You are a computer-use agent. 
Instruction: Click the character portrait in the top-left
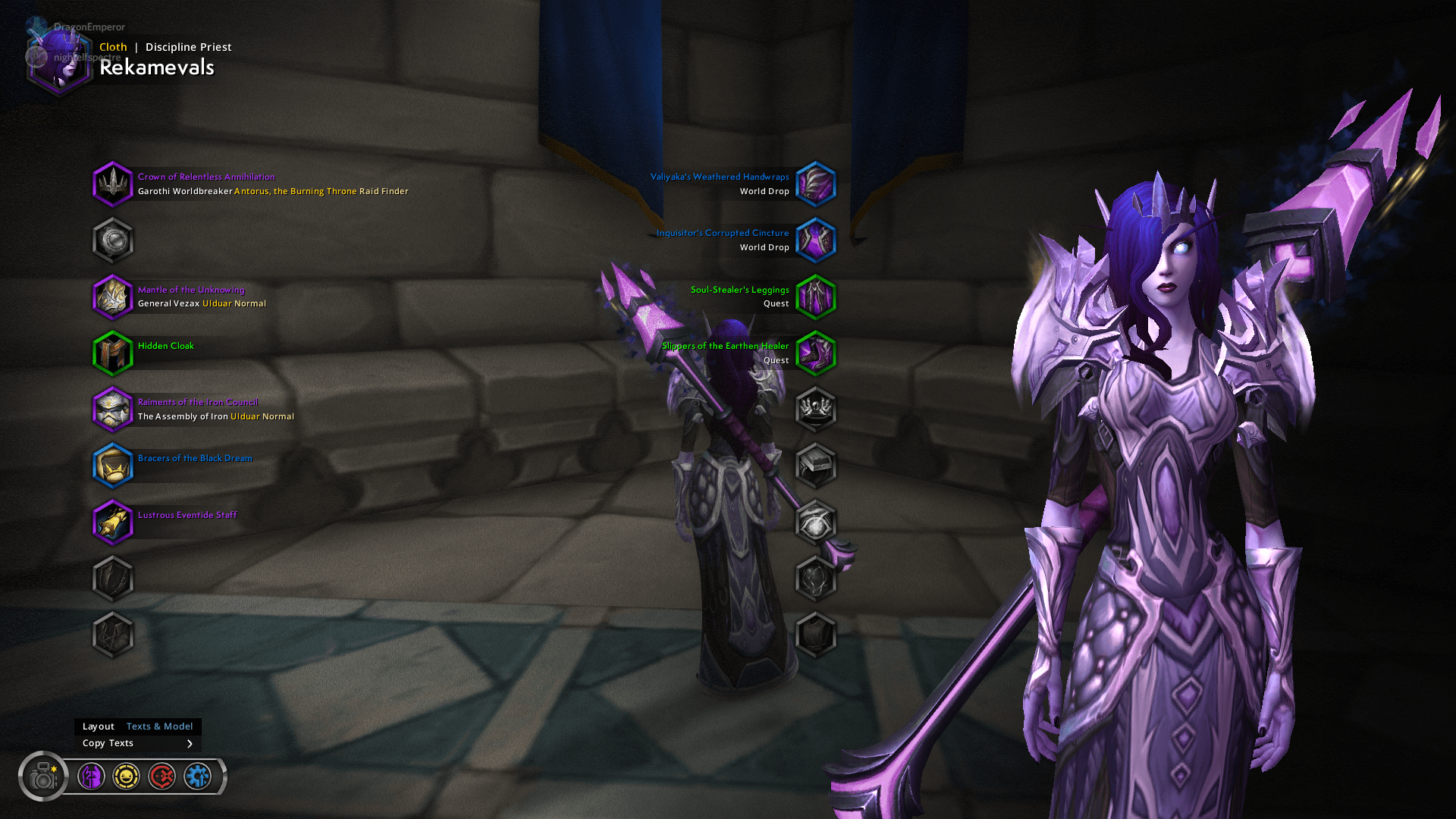coord(61,61)
